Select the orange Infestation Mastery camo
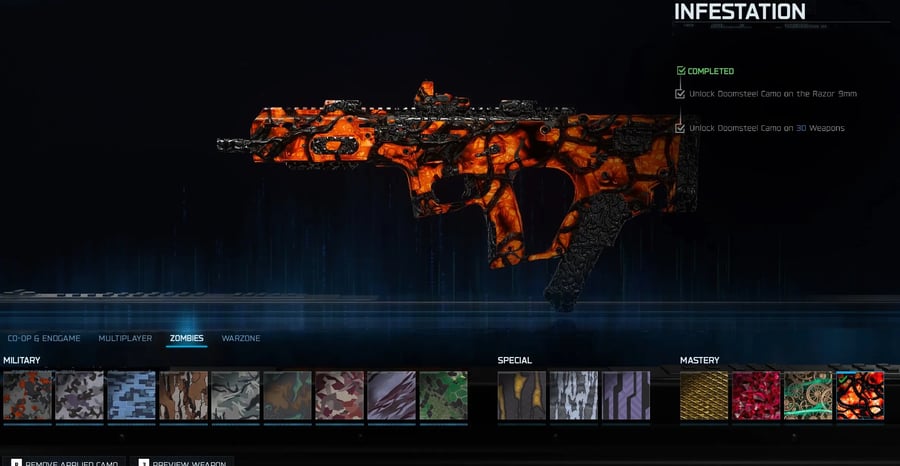Viewport: 900px width, 466px height. pos(860,395)
